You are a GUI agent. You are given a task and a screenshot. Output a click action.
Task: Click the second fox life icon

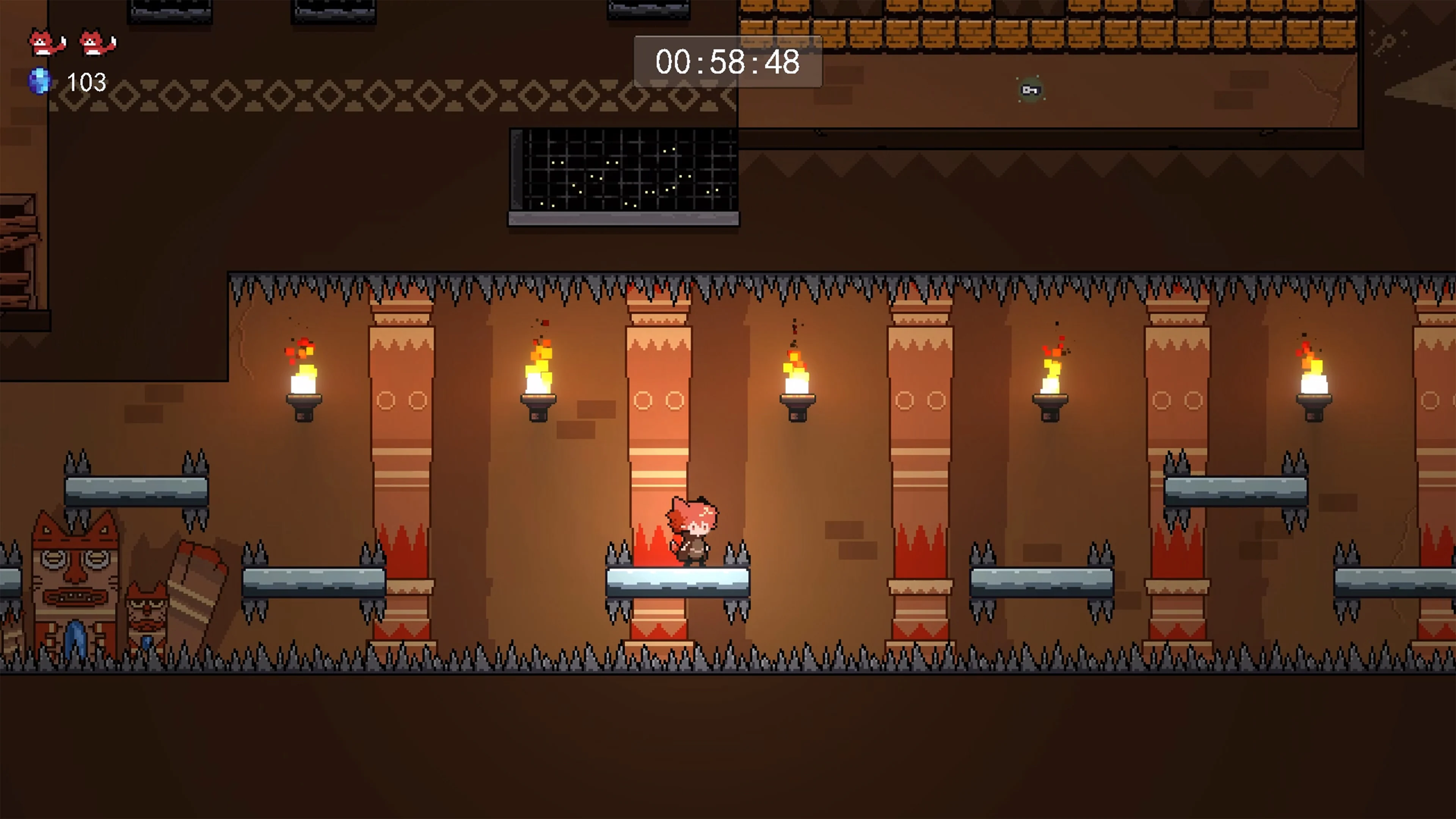click(x=96, y=41)
